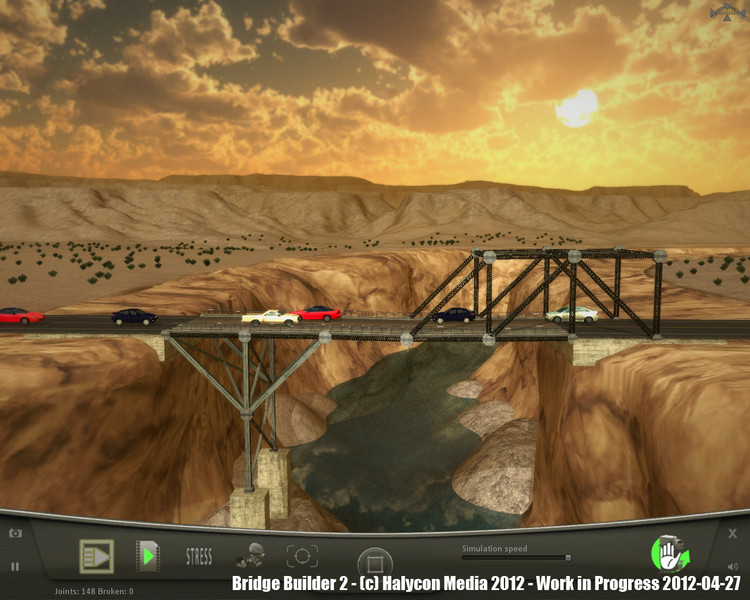This screenshot has width=750, height=600.
Task: Close the game with the X button
Action: point(733,534)
